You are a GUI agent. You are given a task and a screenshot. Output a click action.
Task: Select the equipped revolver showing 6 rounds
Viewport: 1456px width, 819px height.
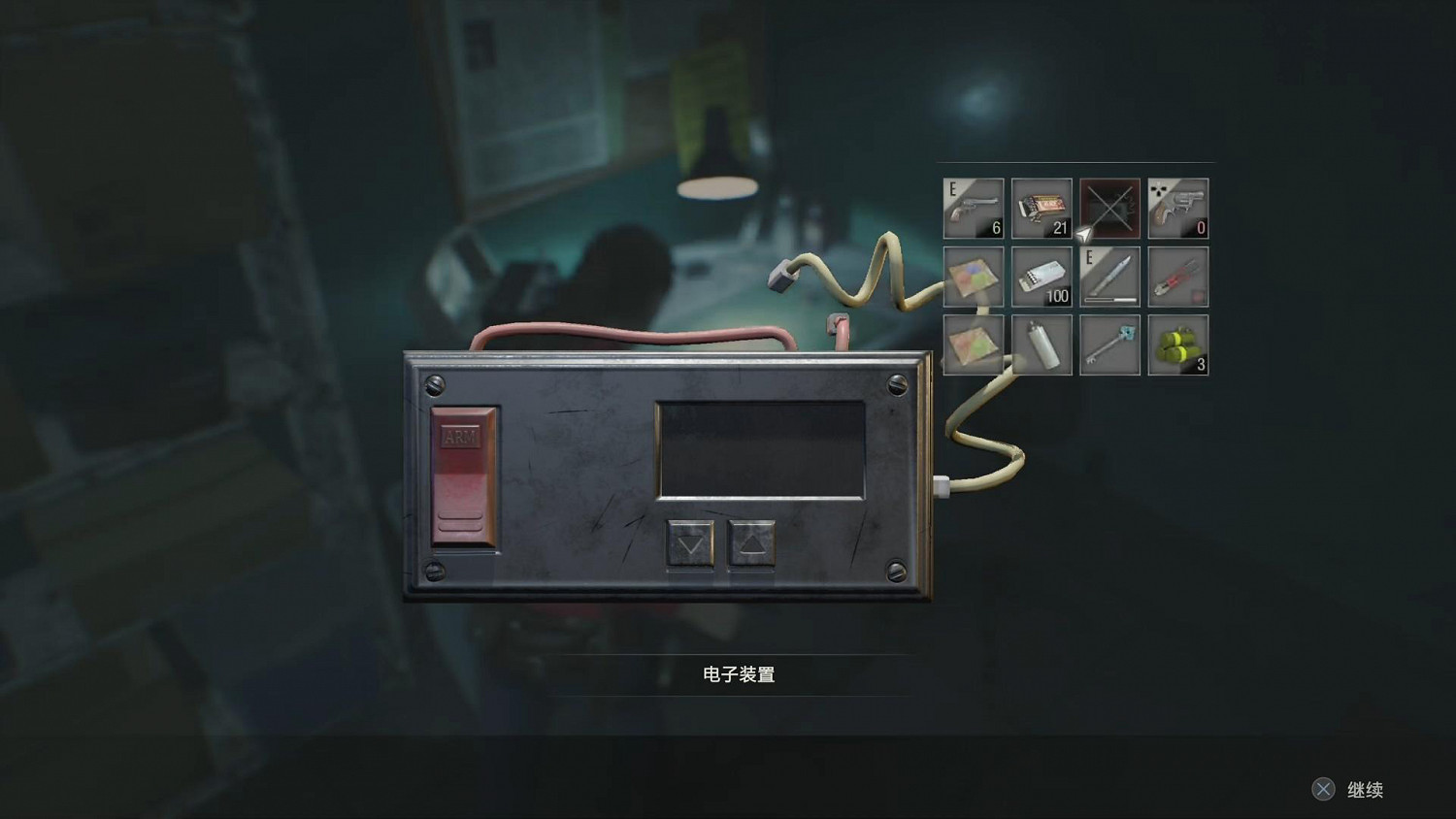click(973, 209)
